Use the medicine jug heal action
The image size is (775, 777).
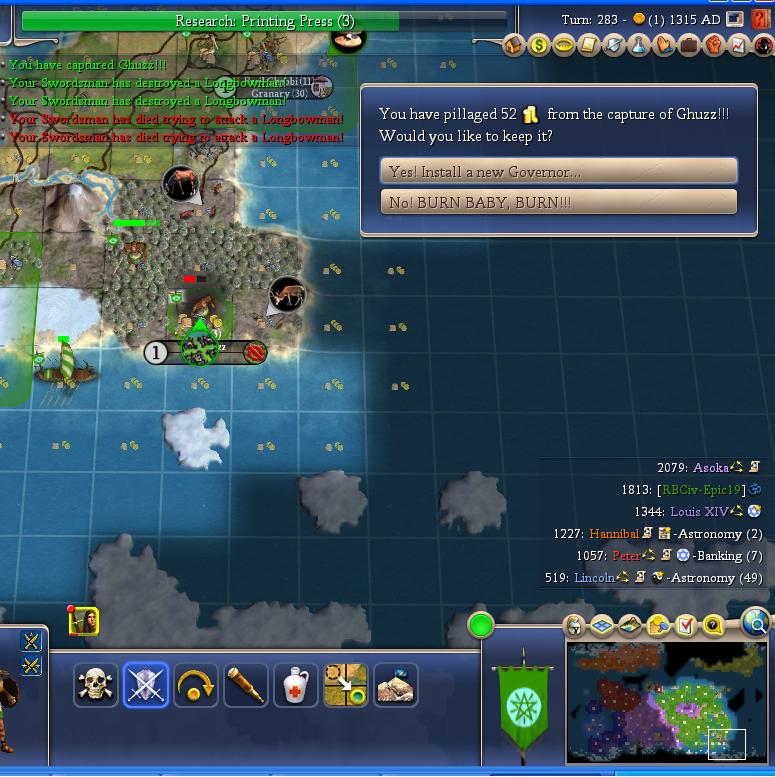(x=296, y=685)
